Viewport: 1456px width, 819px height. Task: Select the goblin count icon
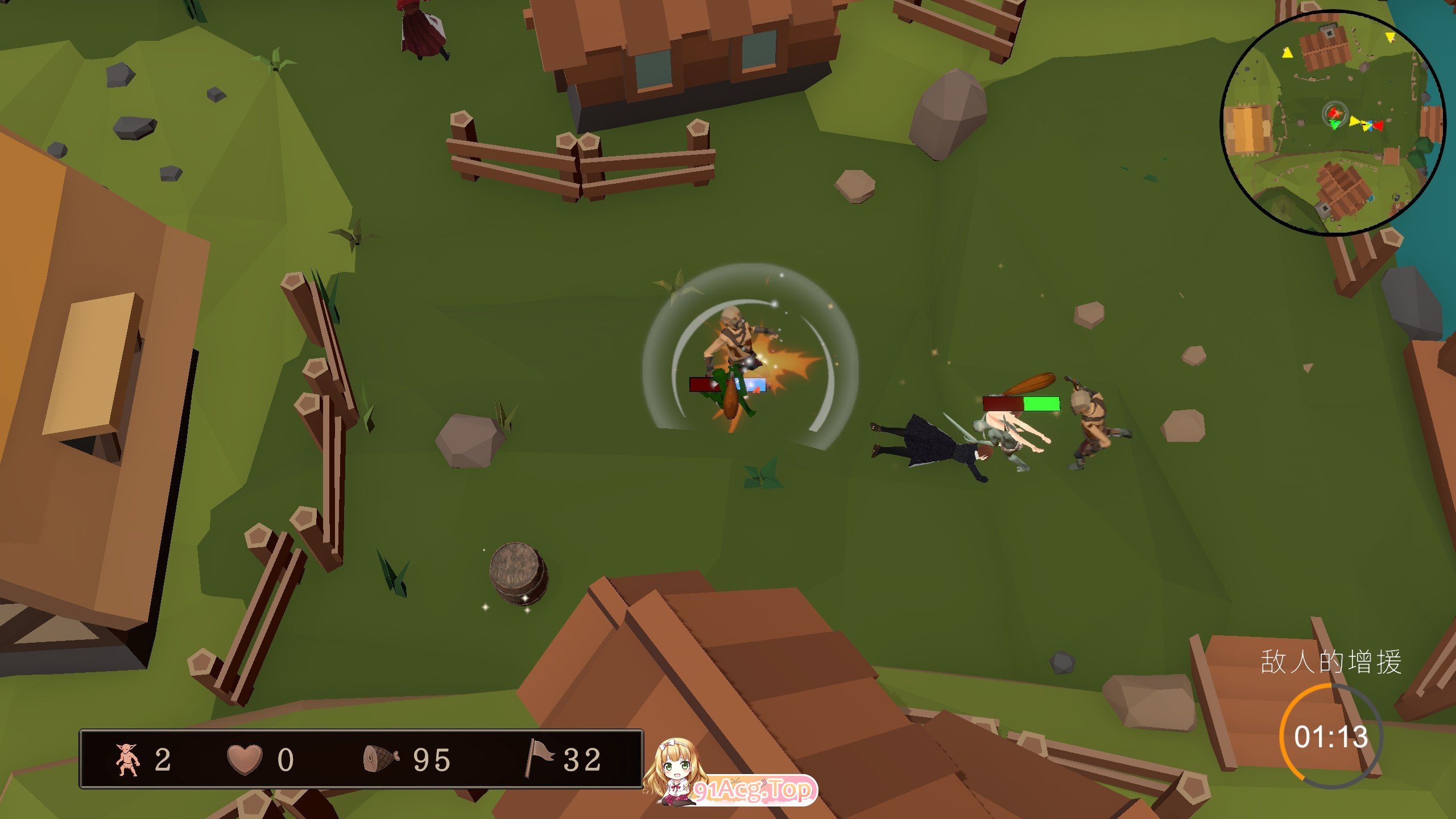127,759
